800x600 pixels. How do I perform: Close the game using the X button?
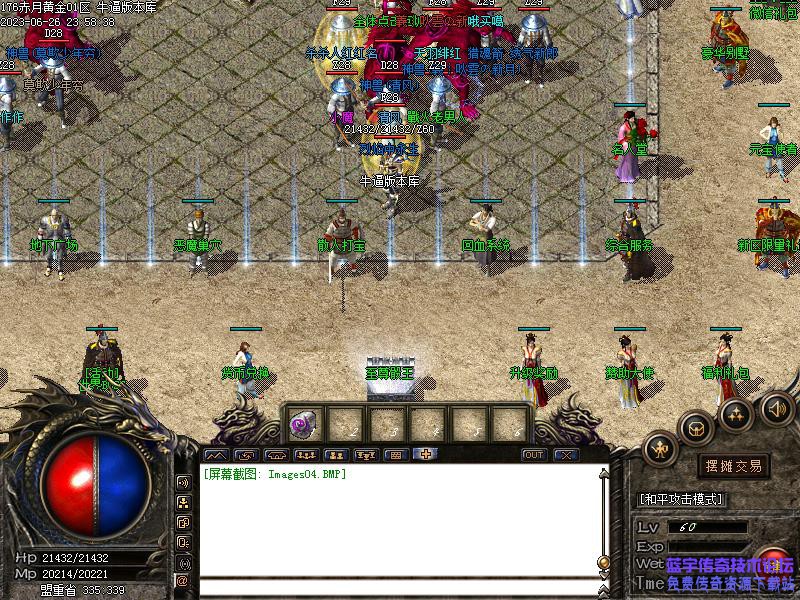566,455
